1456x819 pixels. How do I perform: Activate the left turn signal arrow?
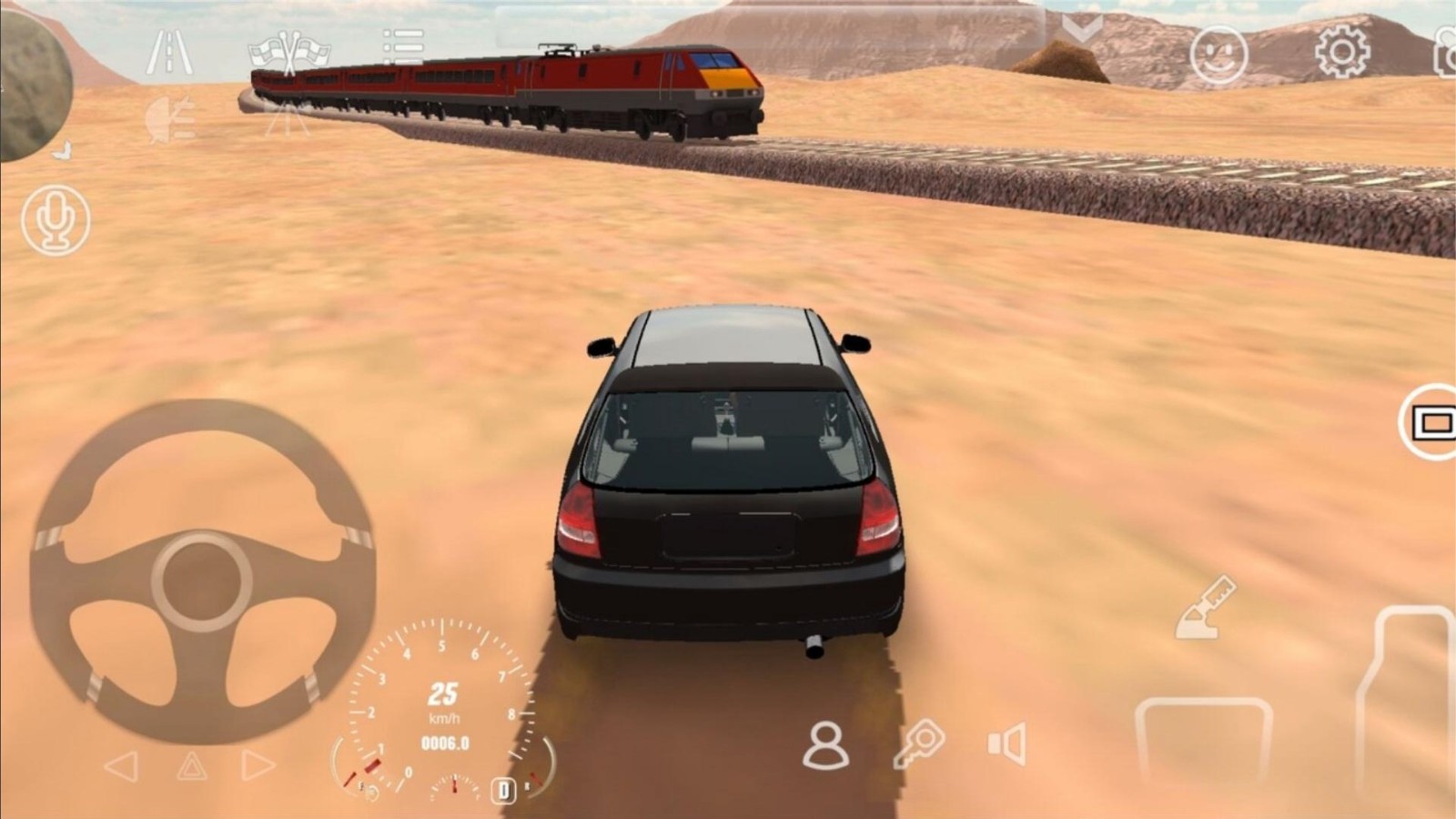pyautogui.click(x=122, y=766)
